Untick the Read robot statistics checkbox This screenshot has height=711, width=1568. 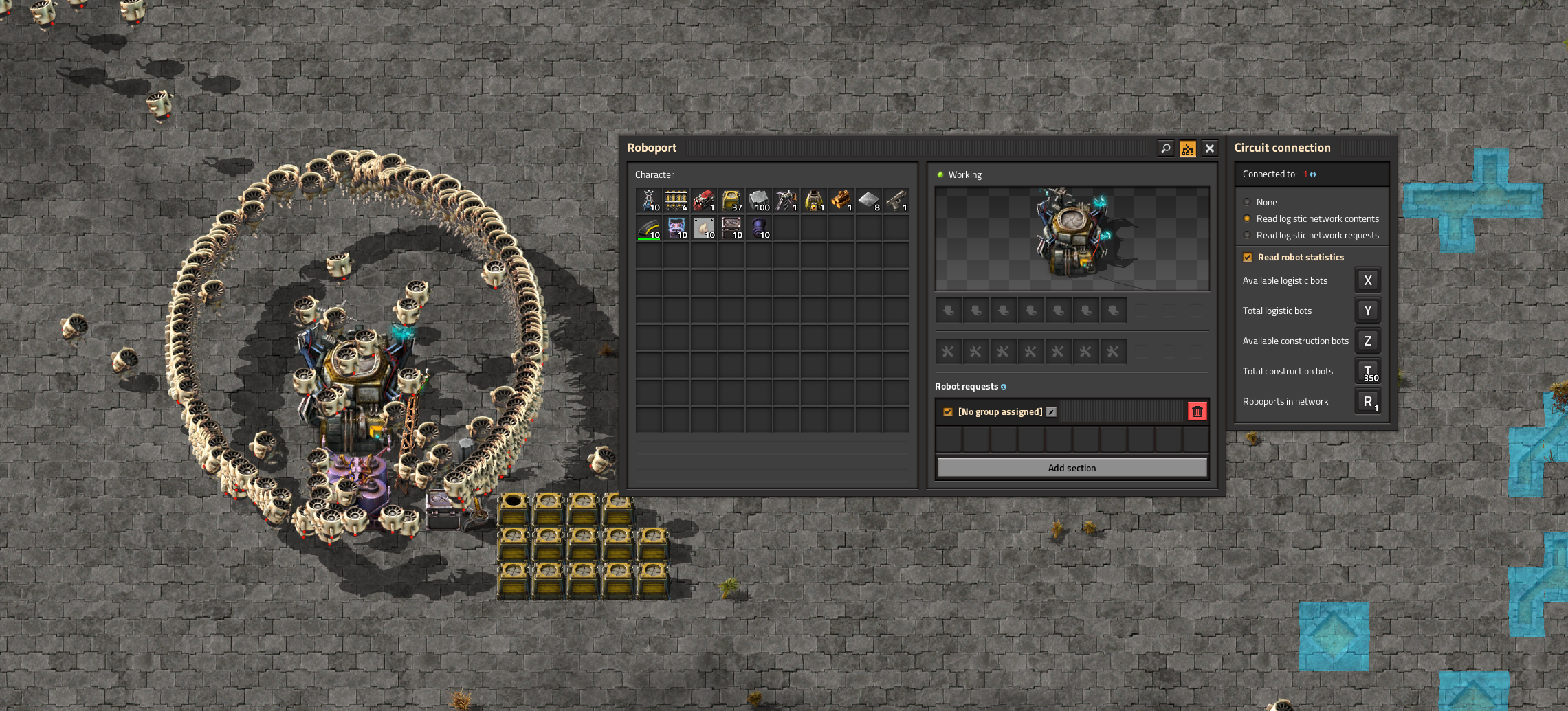pos(1248,258)
